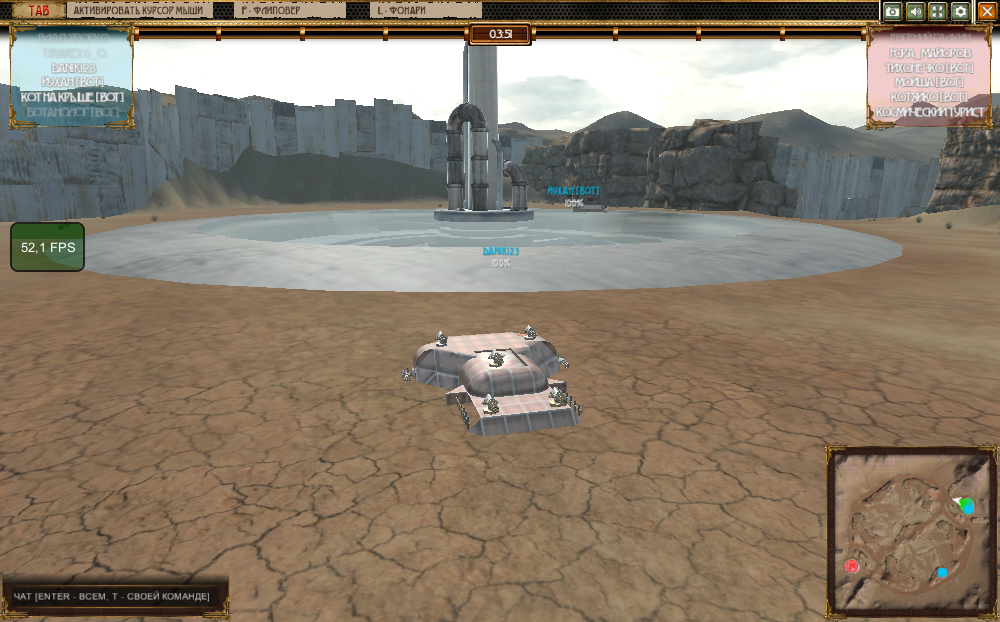The width and height of the screenshot is (1000, 622).
Task: Toggle sound with the speaker icon
Action: (x=915, y=11)
